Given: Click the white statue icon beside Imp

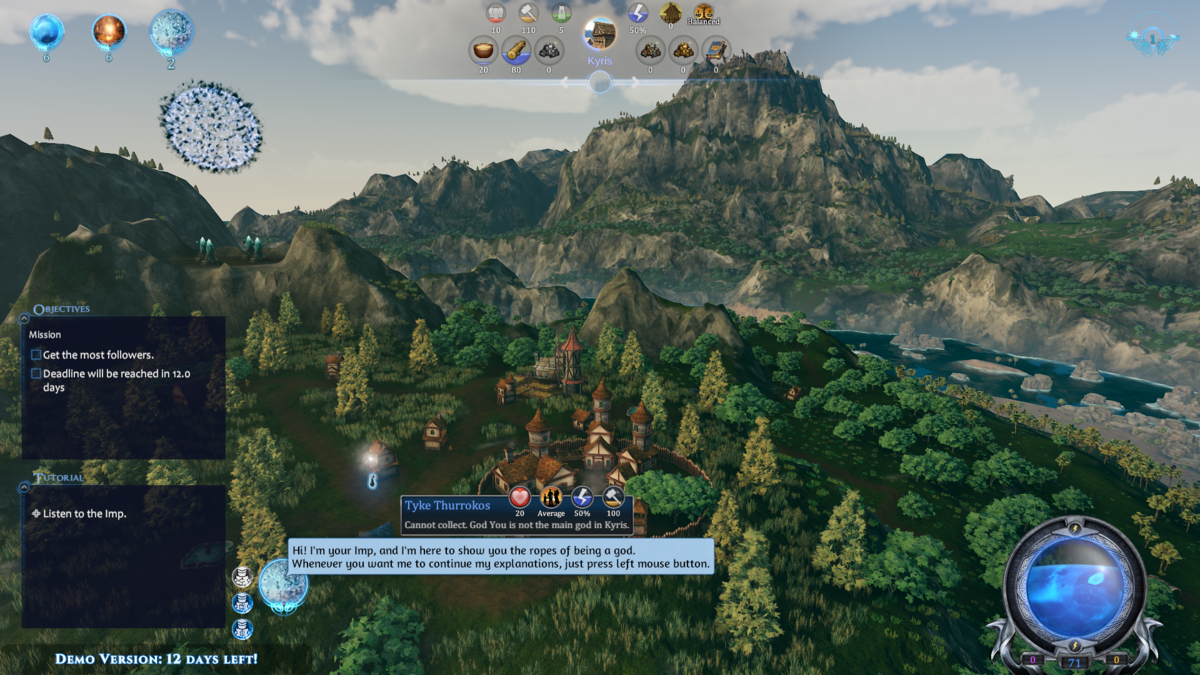Looking at the screenshot, I should tap(241, 577).
